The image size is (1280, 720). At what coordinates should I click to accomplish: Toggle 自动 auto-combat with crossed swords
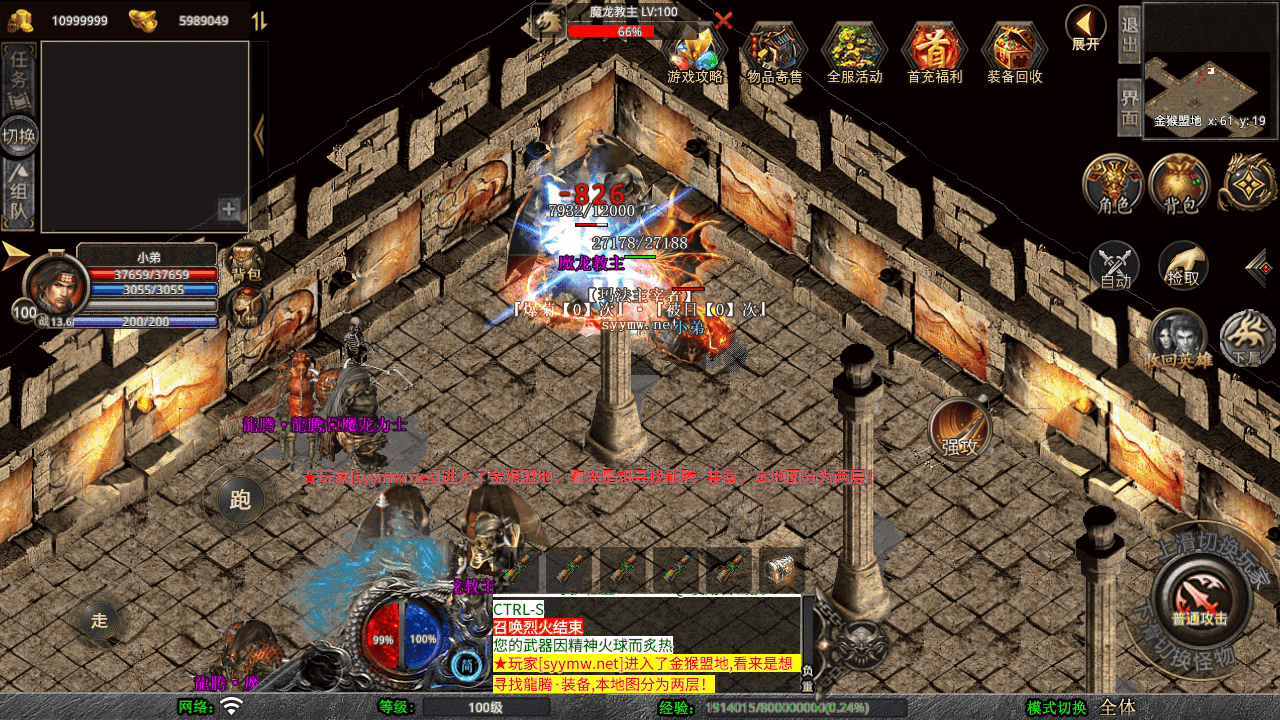click(x=1115, y=267)
